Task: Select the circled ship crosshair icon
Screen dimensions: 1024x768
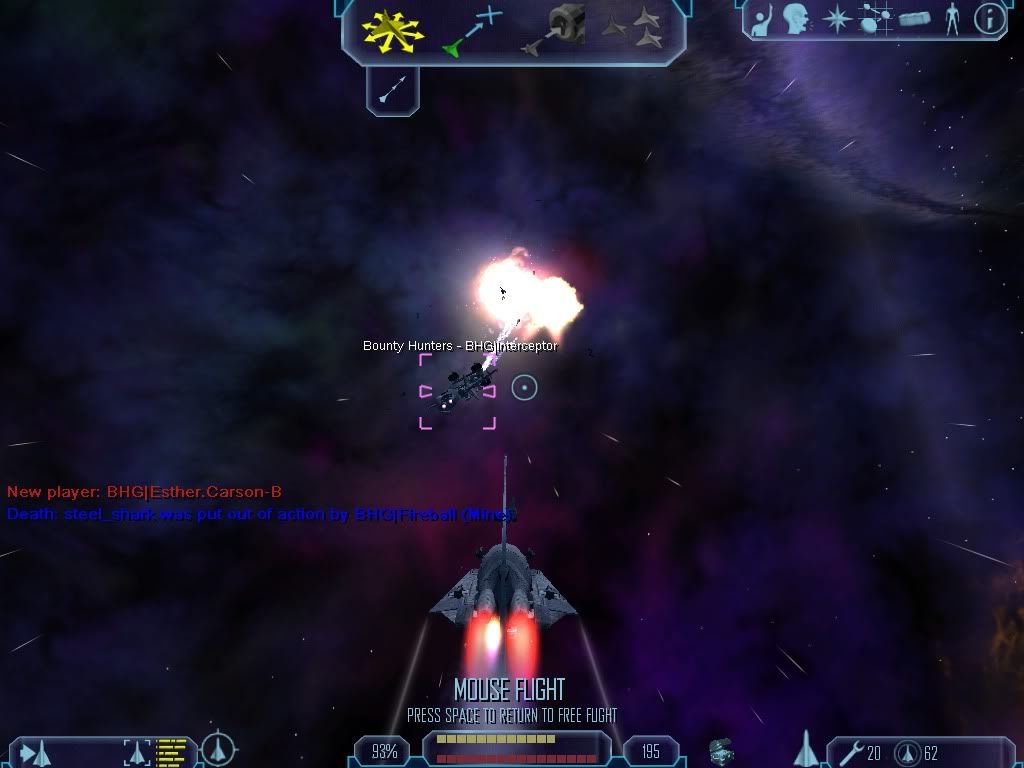Action: 218,749
